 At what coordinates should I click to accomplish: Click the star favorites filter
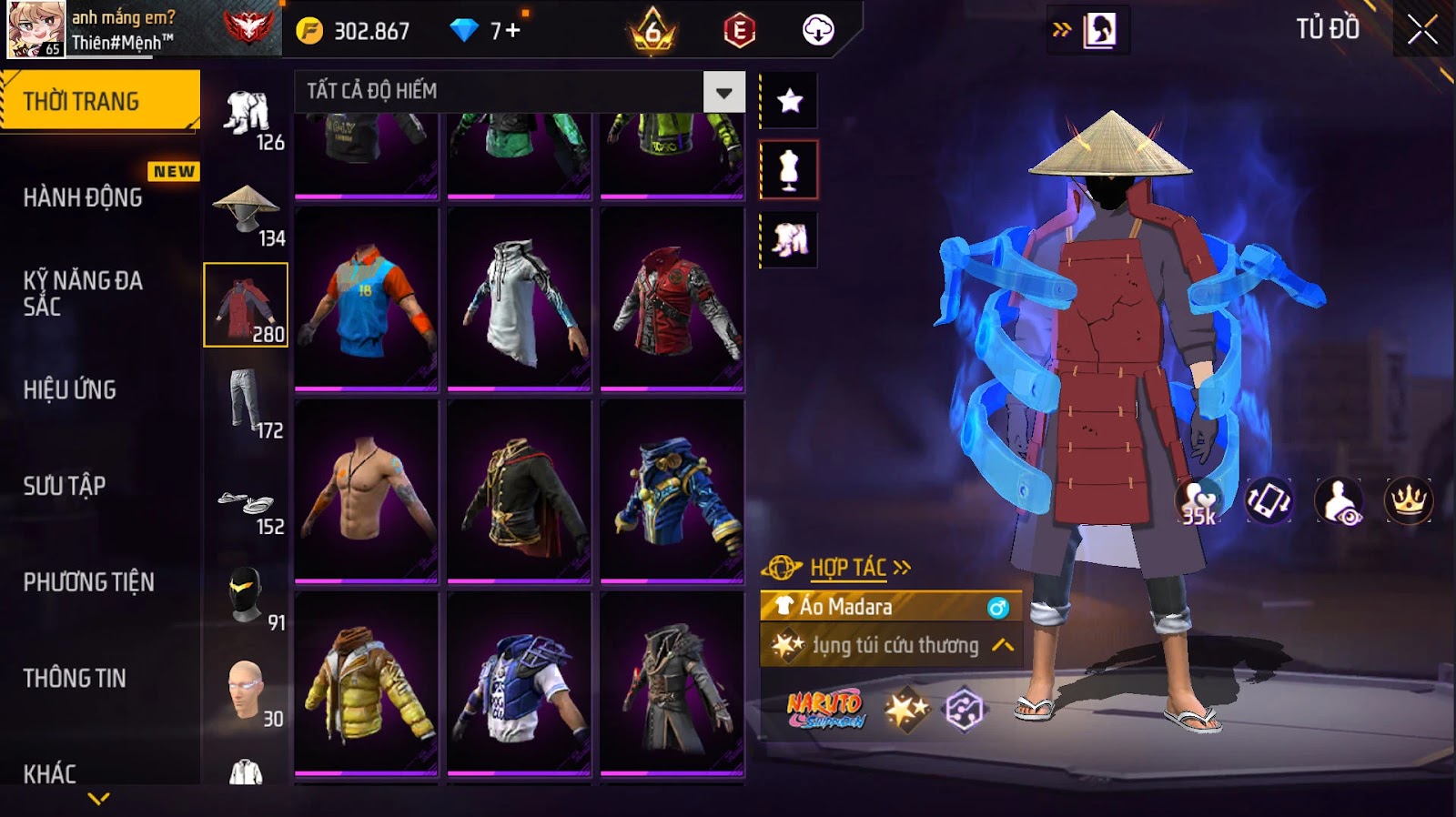point(789,101)
